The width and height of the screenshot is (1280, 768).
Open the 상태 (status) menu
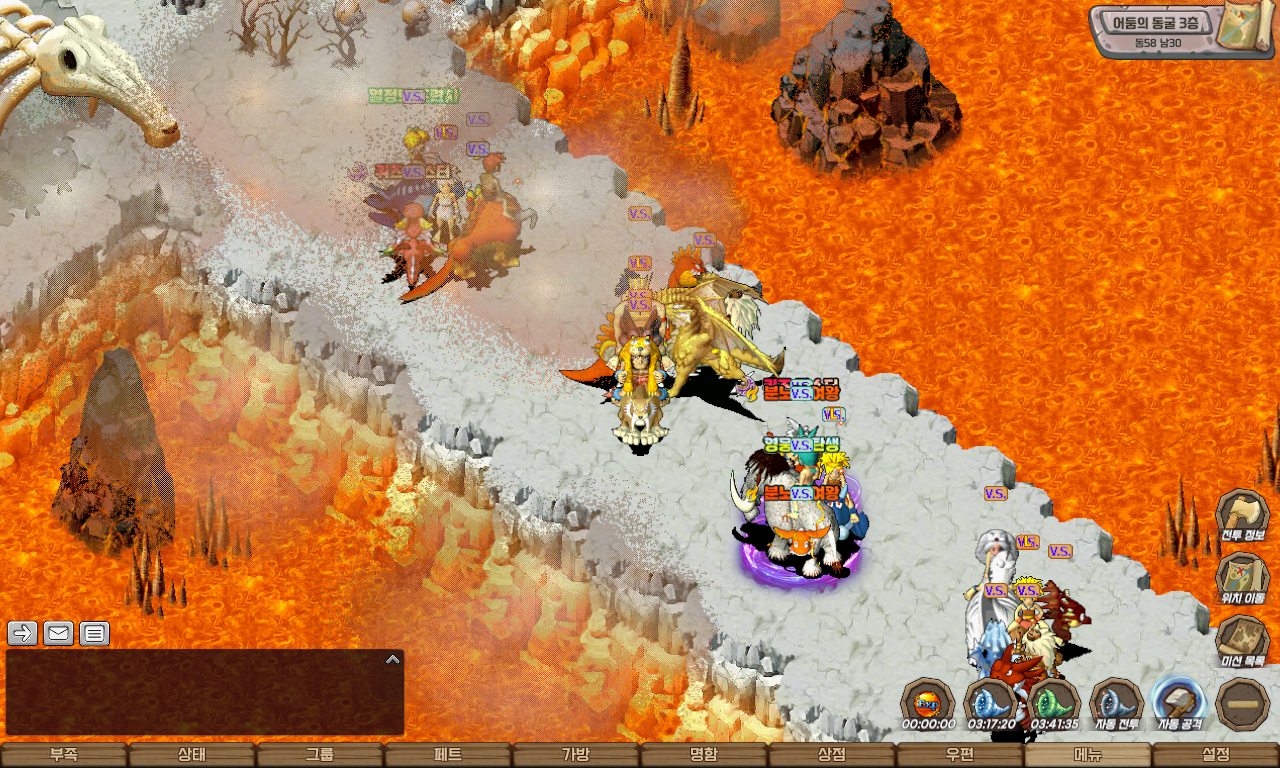coord(192,755)
